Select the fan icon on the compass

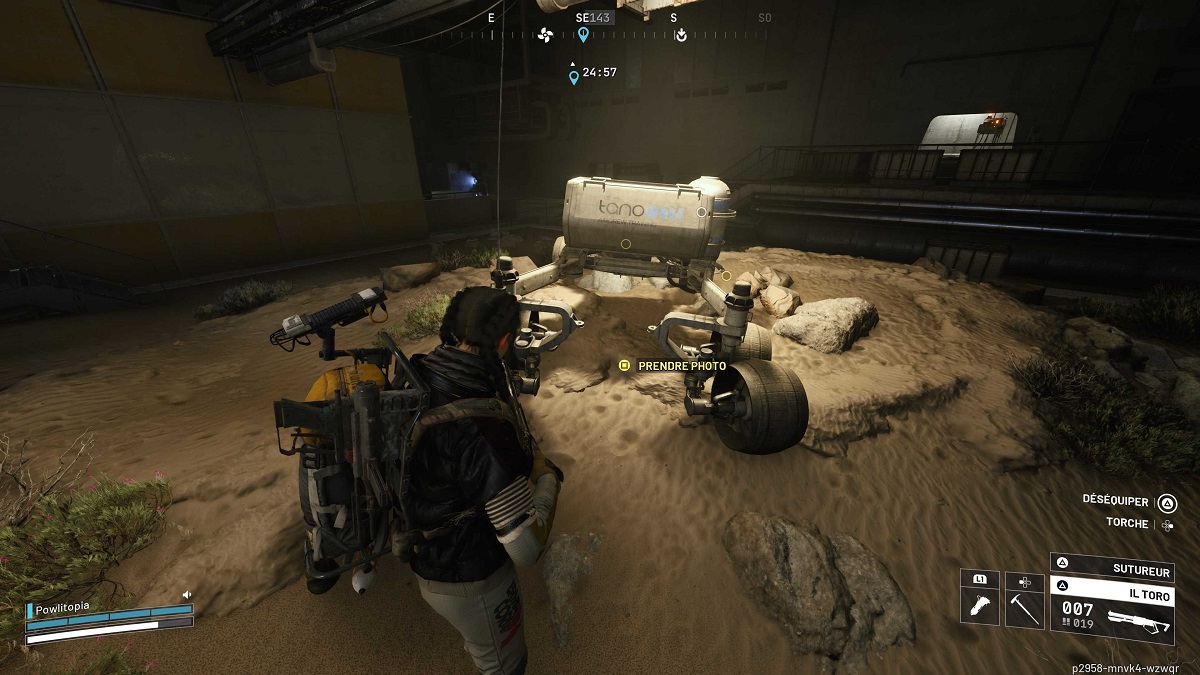[545, 36]
